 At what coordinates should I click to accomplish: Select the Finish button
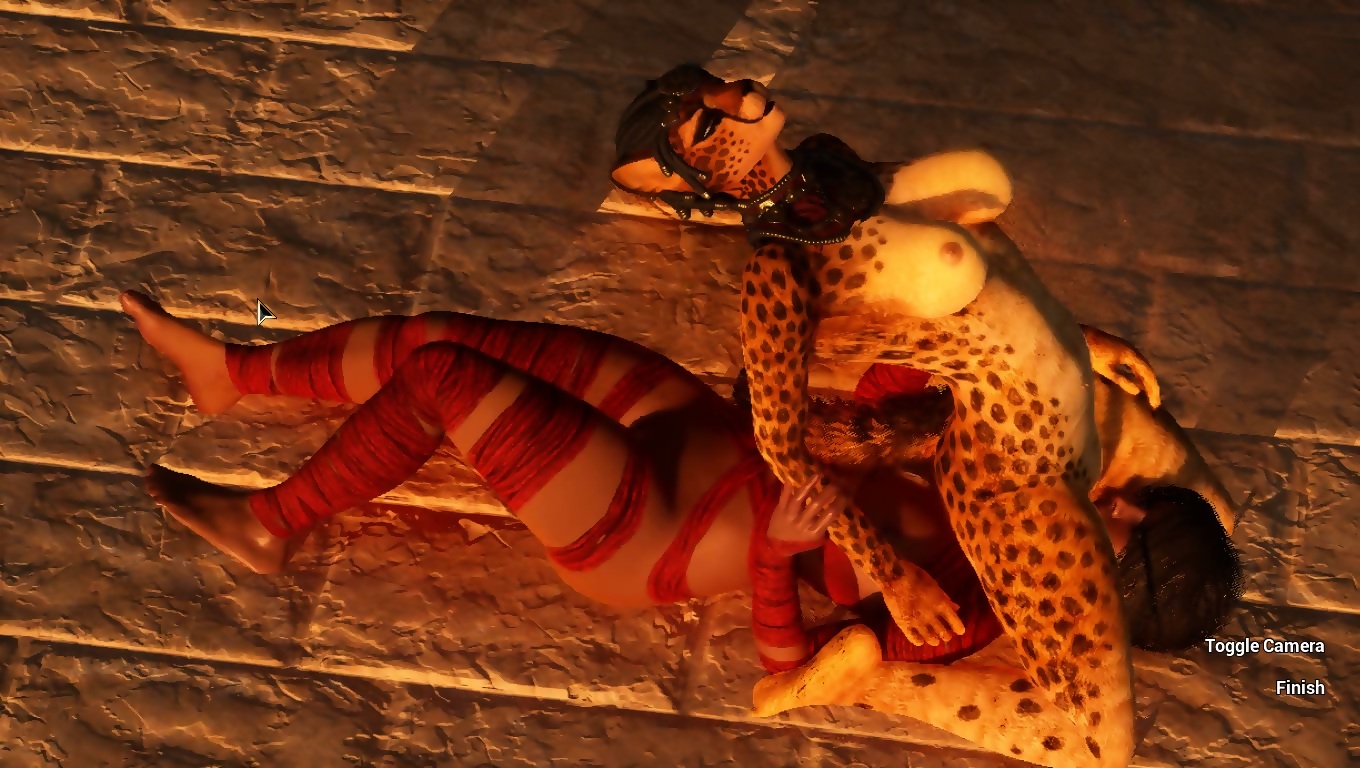point(1300,688)
